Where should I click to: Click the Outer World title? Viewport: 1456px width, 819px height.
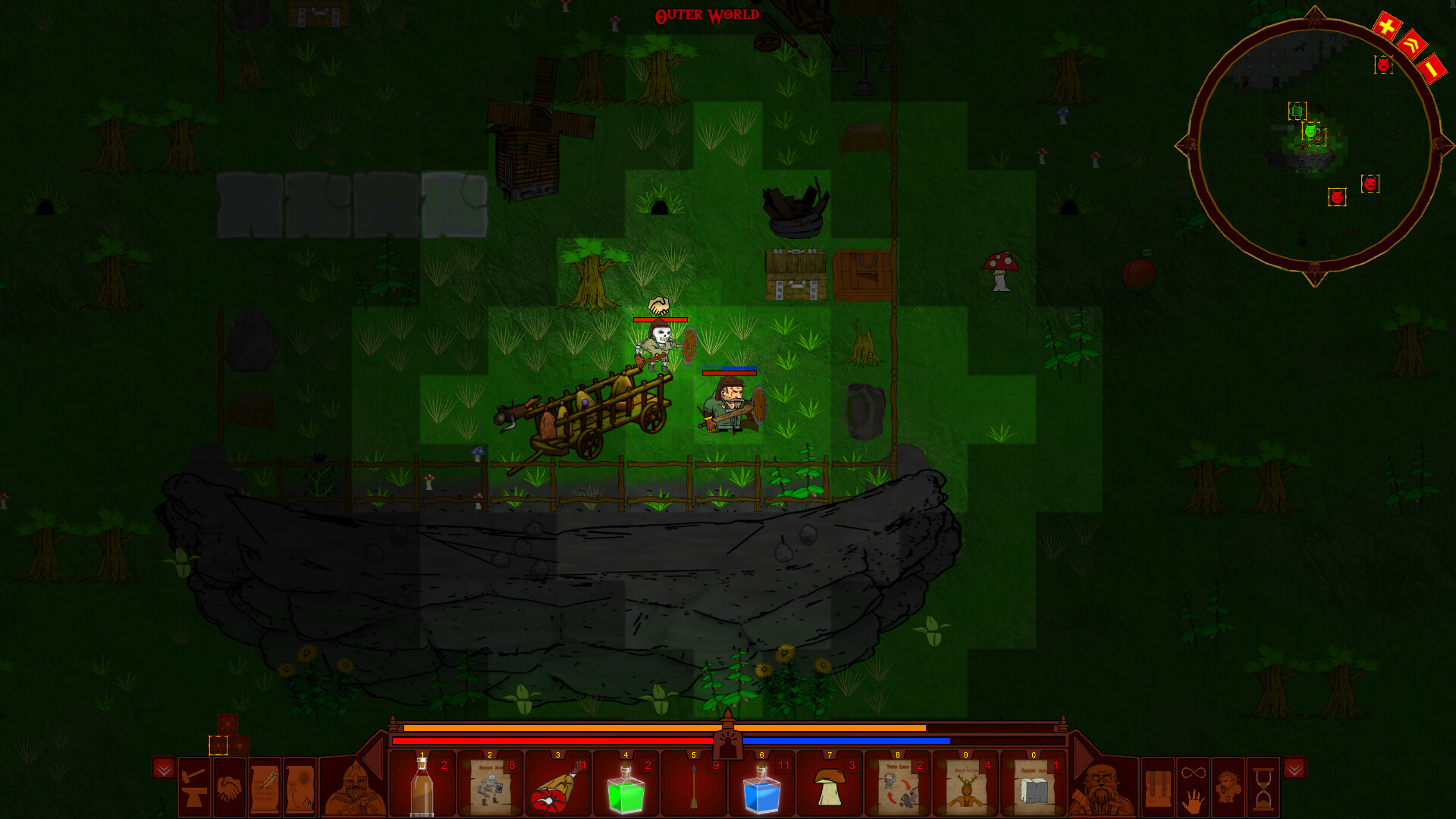(707, 14)
